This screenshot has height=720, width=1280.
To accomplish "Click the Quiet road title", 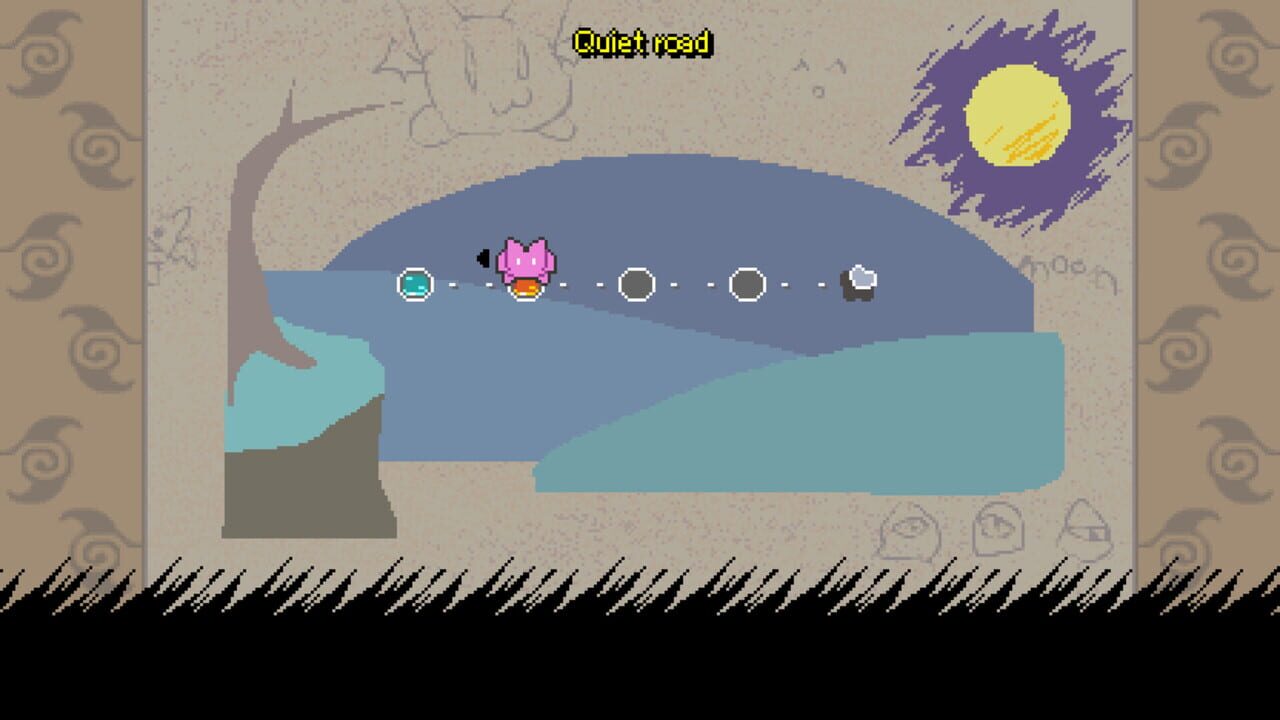I will tap(642, 42).
